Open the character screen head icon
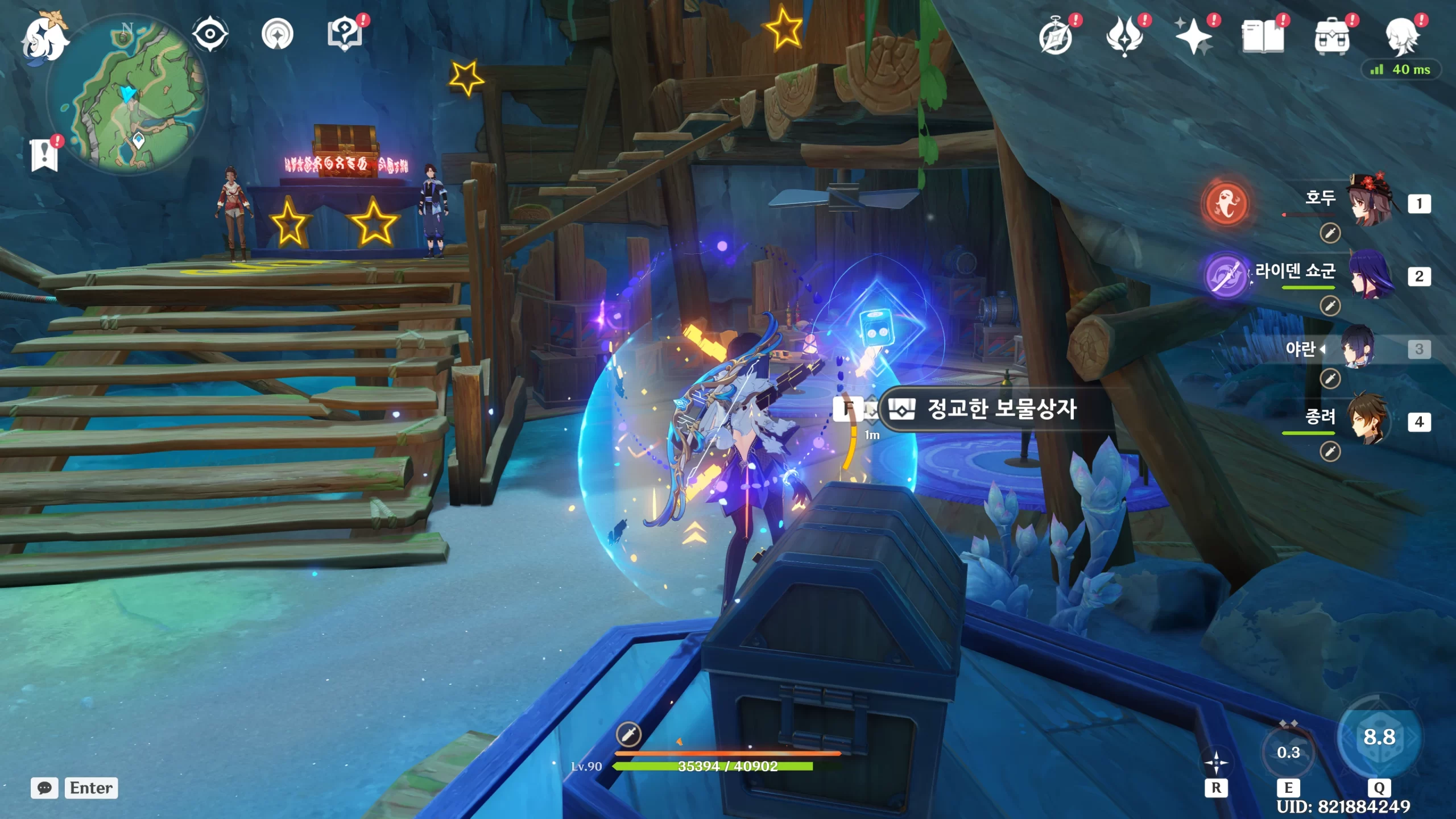This screenshot has width=1456, height=819. pos(1401,38)
